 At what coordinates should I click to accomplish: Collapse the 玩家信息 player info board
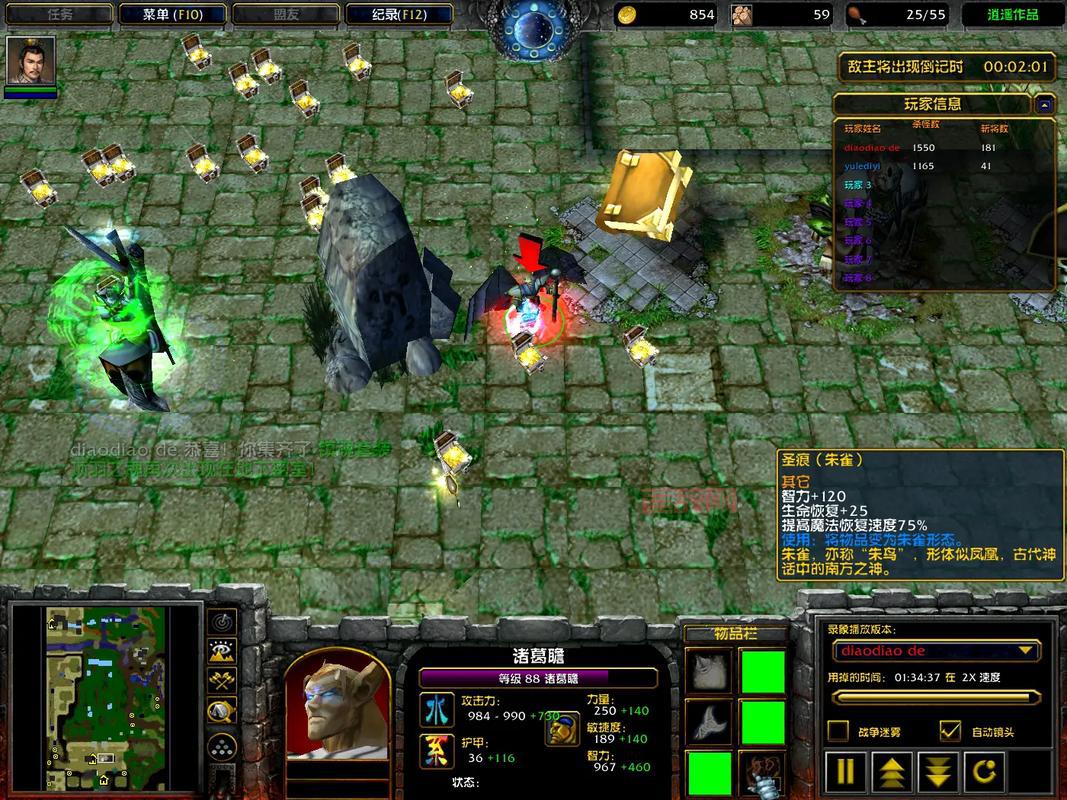tap(1044, 104)
